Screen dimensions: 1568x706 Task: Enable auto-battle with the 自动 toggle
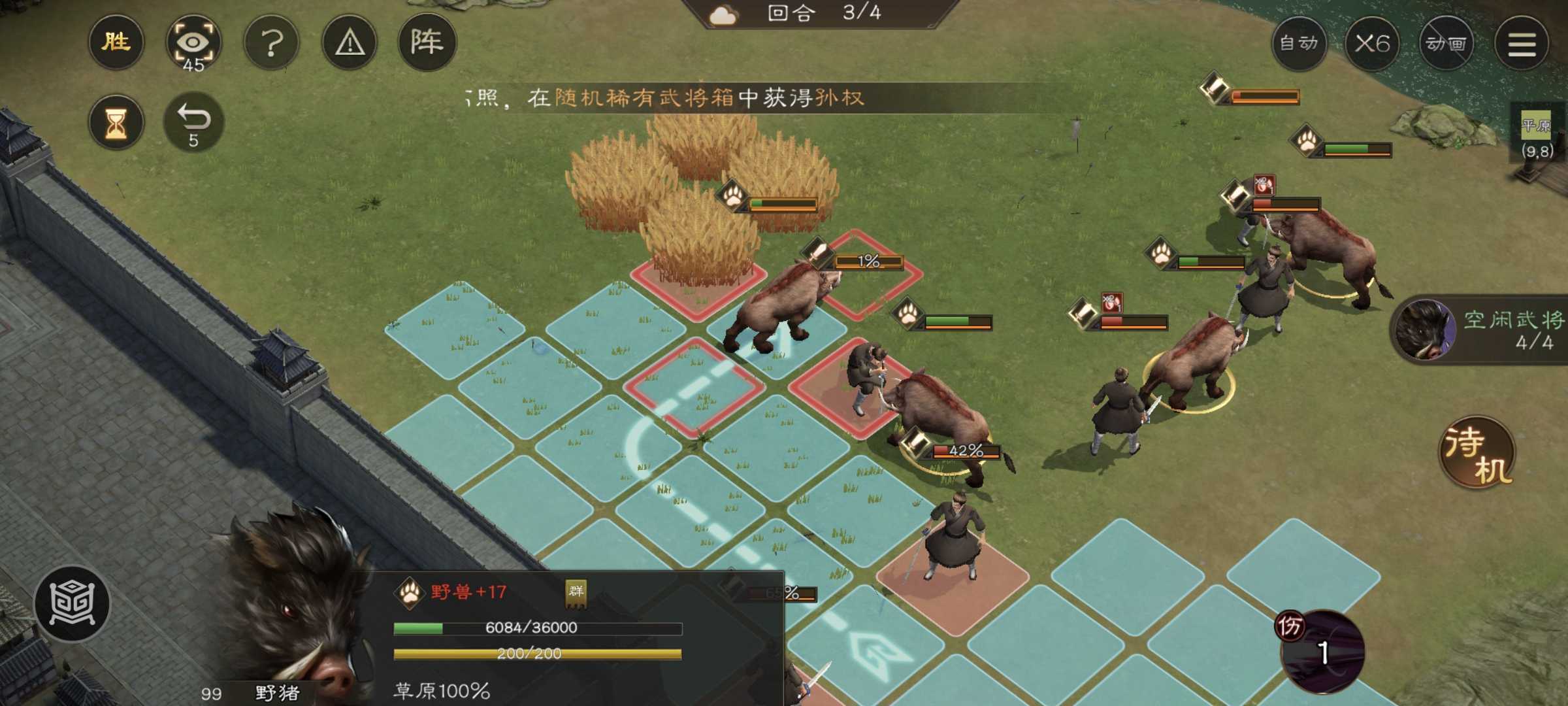pos(1299,42)
